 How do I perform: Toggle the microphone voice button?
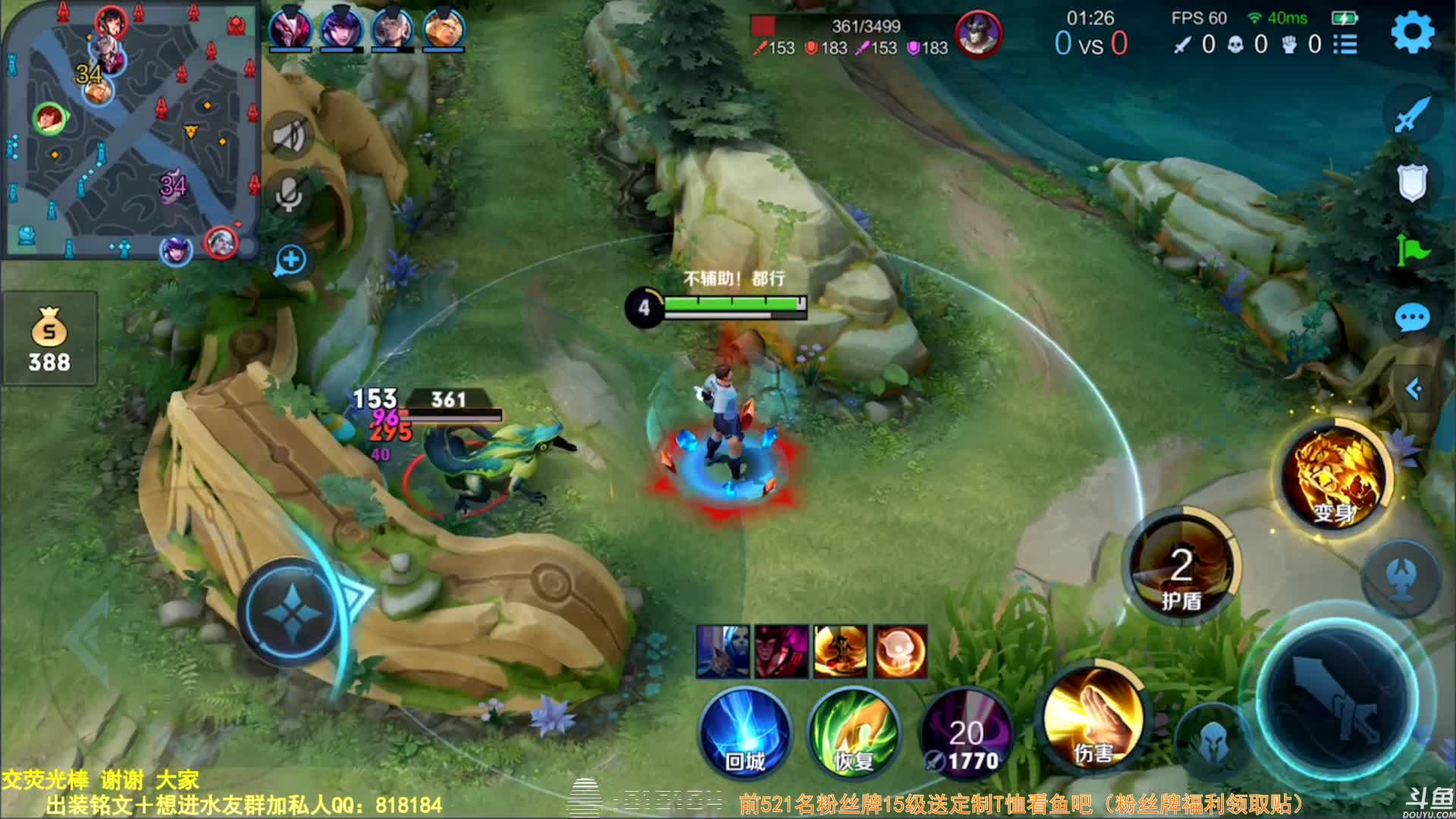click(289, 195)
